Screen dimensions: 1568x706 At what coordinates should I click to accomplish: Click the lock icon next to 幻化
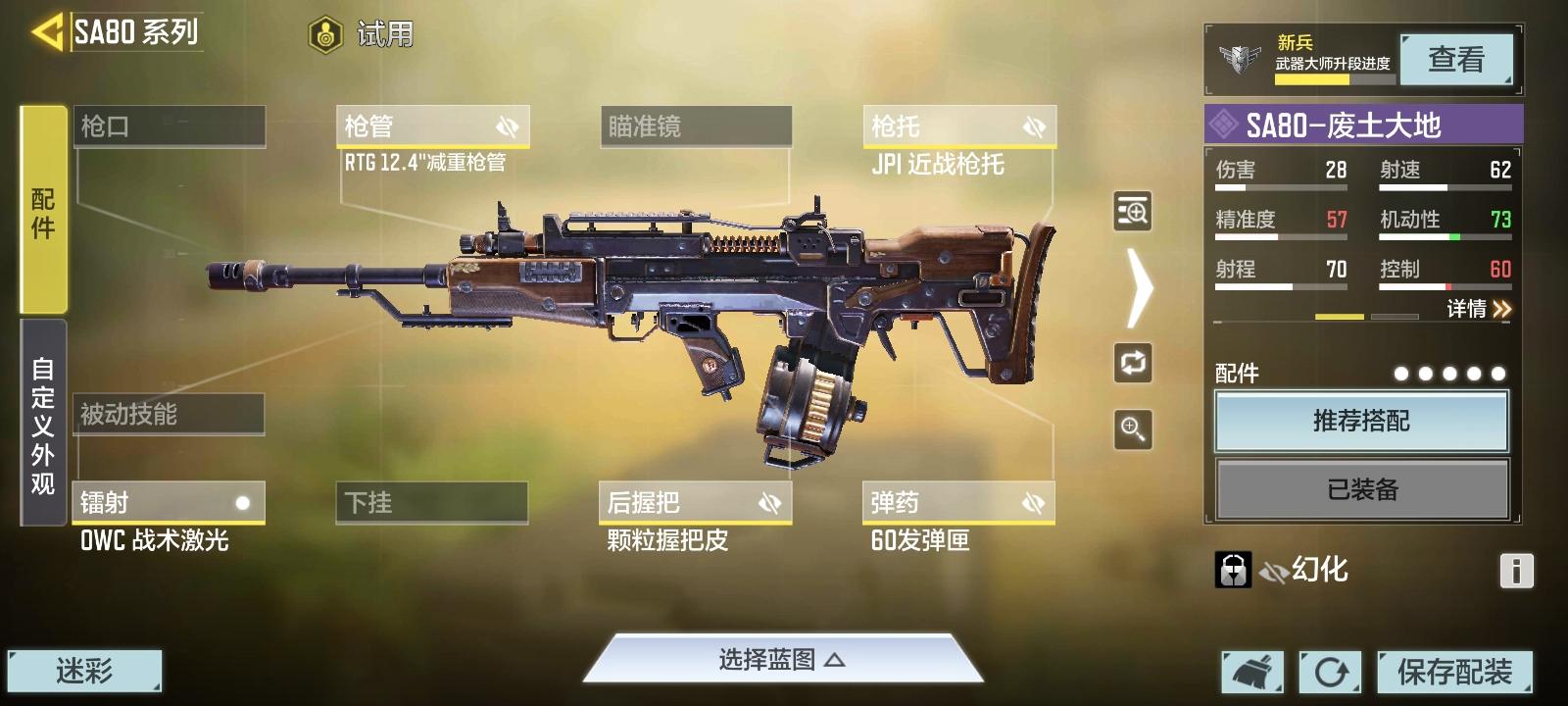pyautogui.click(x=1233, y=567)
